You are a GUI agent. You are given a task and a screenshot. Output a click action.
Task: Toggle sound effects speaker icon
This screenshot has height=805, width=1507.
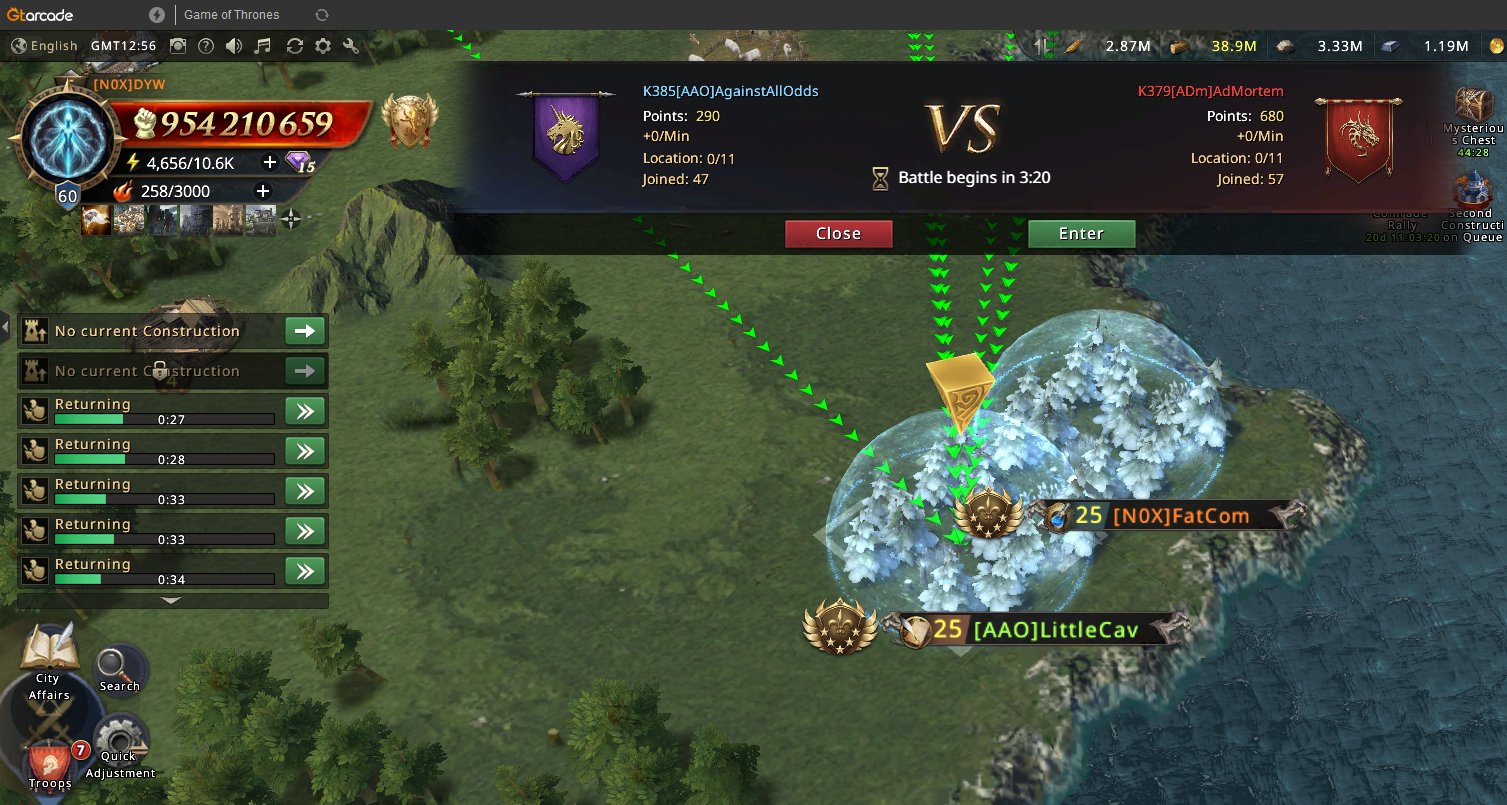coord(234,46)
